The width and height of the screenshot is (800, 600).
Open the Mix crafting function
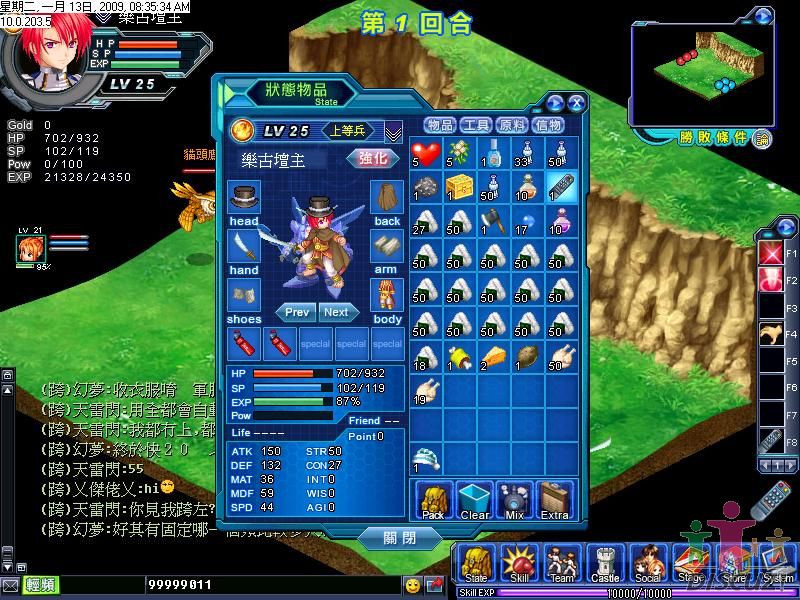514,501
